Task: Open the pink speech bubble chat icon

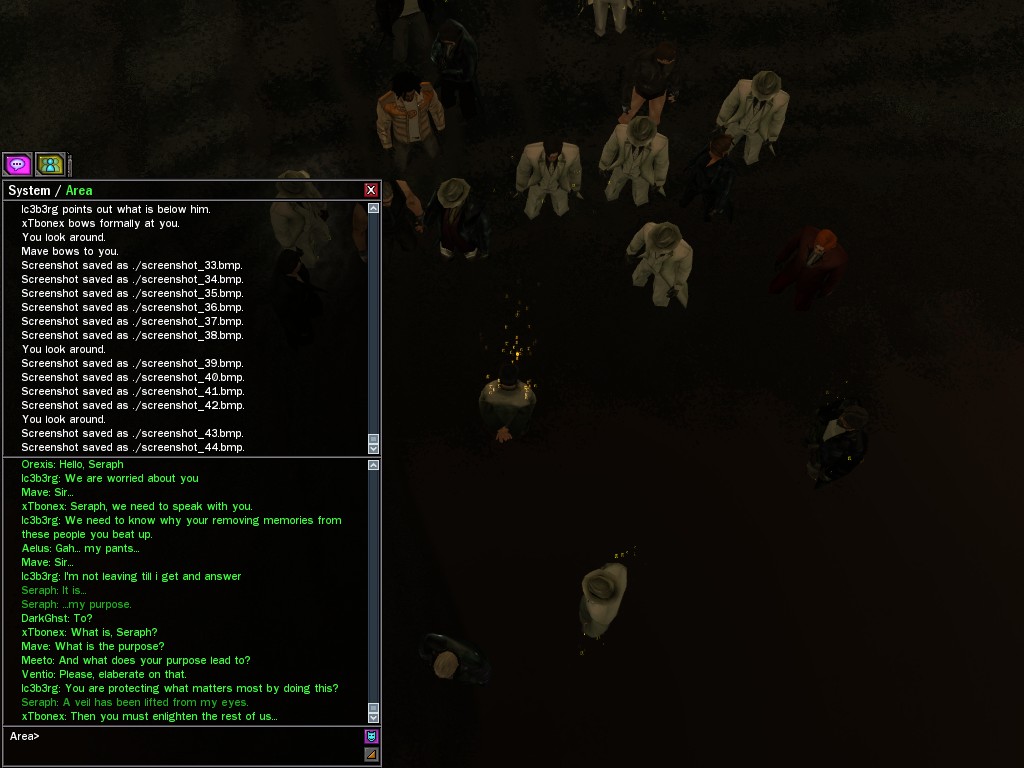Action: [x=17, y=164]
